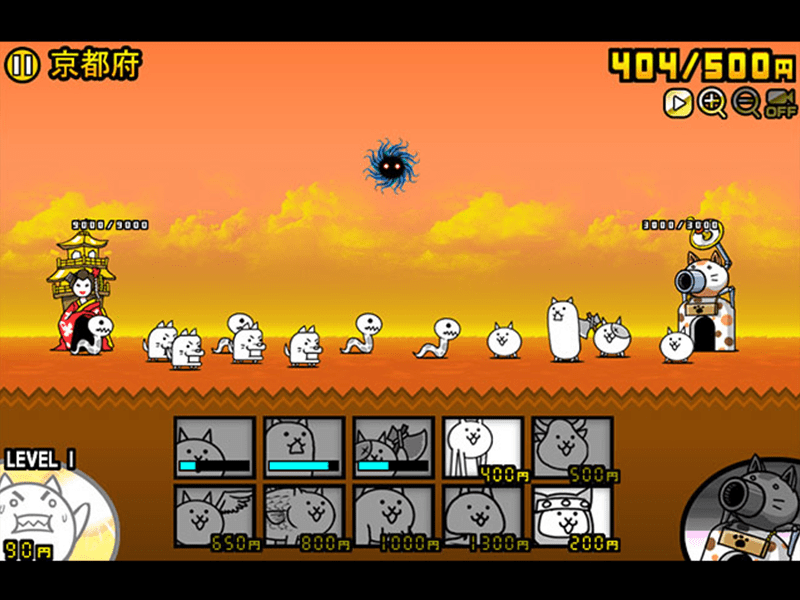Deploy the 200 yen helmeted cat

click(571, 516)
